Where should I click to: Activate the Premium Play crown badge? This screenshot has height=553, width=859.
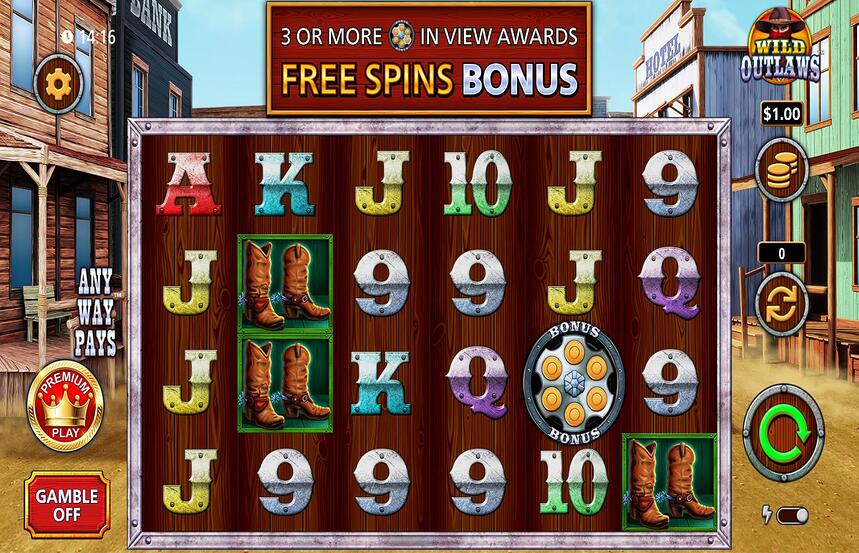click(65, 404)
